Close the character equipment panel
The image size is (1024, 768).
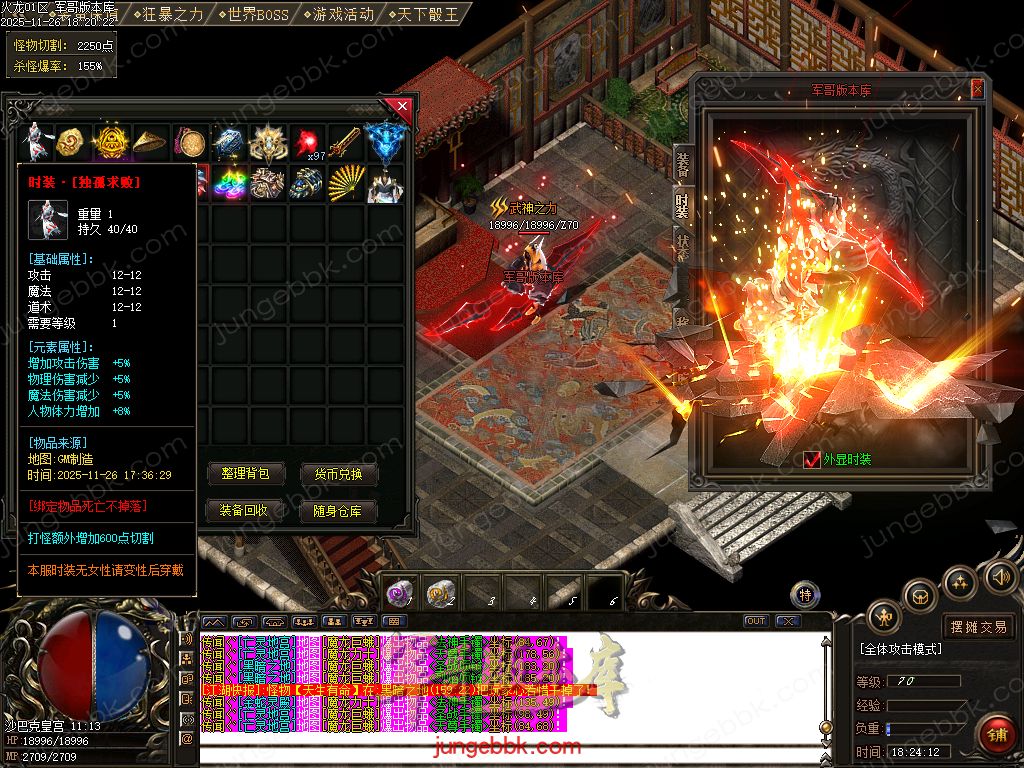tap(977, 90)
